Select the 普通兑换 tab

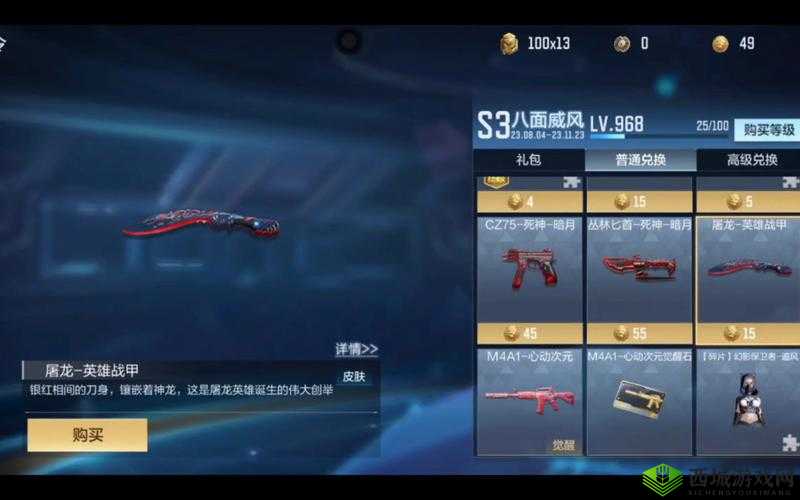coord(640,160)
